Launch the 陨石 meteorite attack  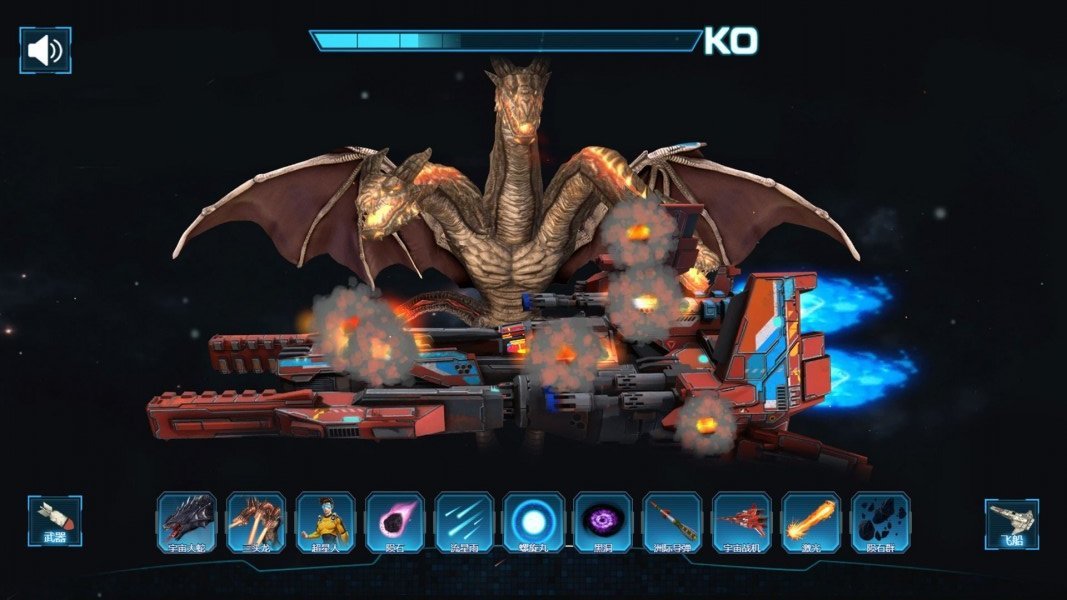(395, 522)
